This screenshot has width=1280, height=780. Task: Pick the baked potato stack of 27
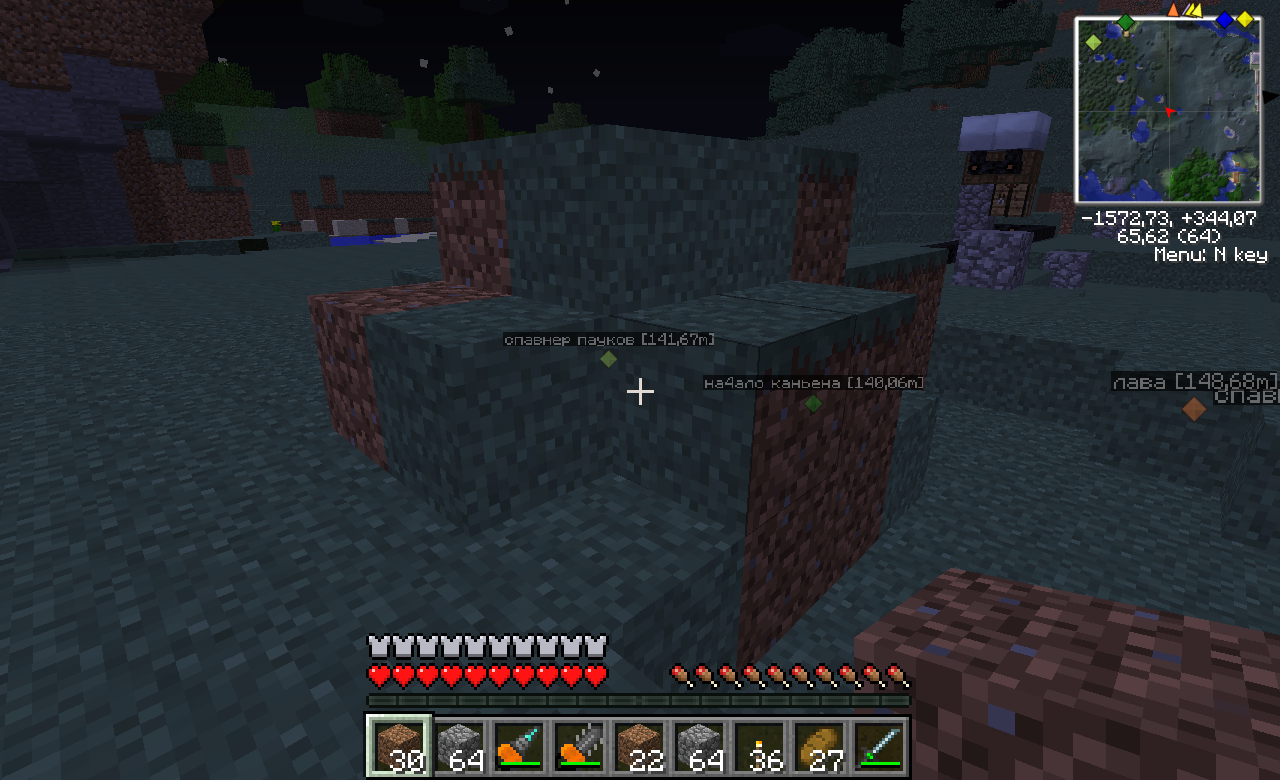point(819,745)
